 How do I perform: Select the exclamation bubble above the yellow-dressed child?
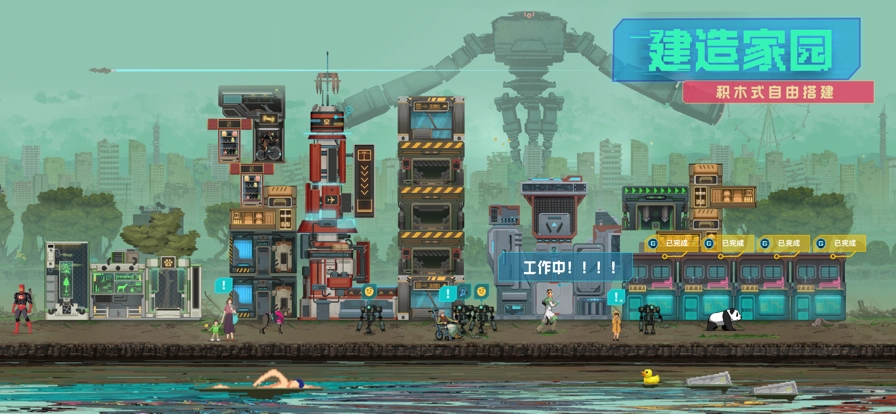[x=615, y=297]
